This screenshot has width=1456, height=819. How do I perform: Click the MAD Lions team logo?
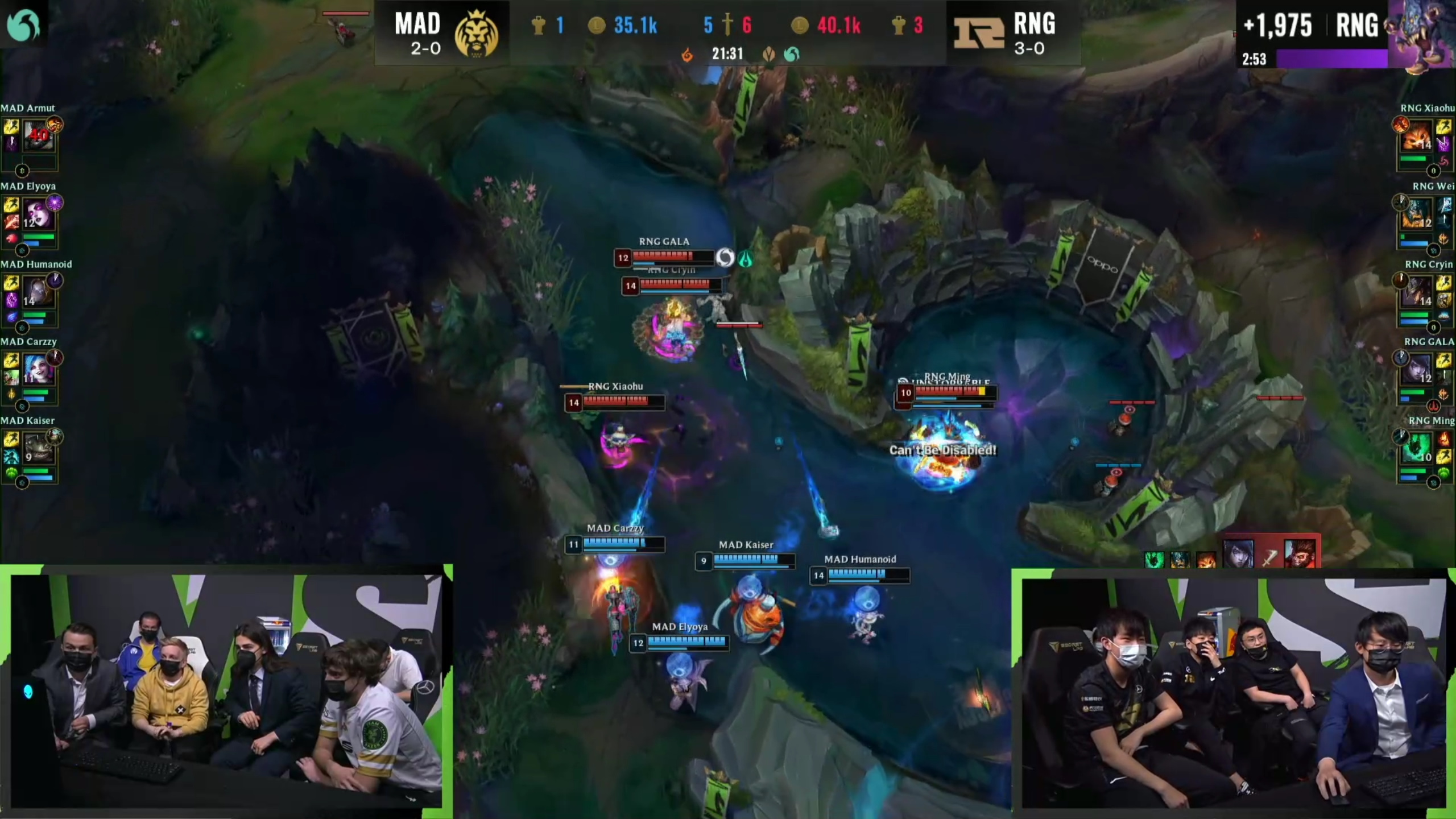(x=477, y=33)
